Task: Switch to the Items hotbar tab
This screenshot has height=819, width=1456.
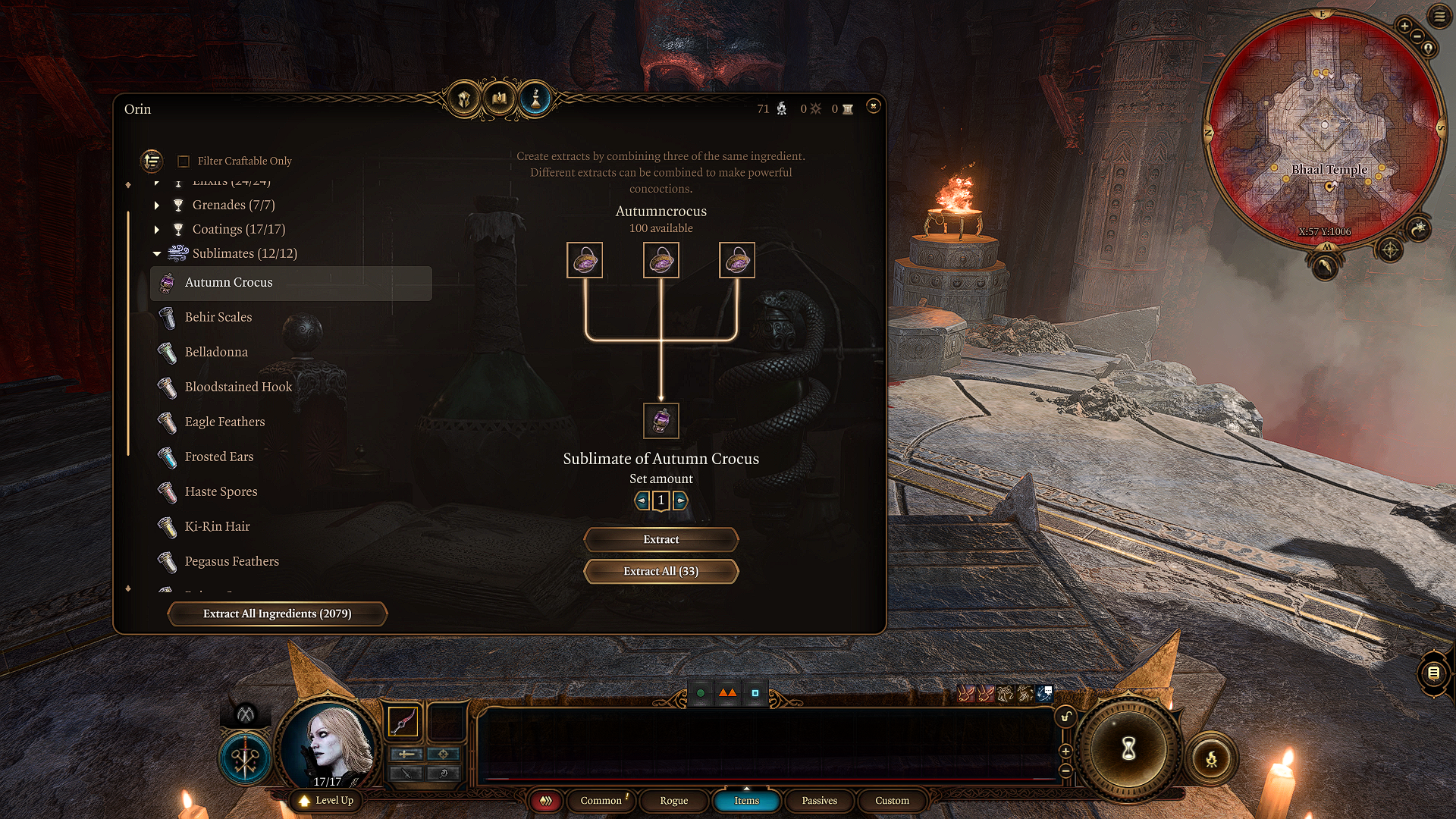Action: click(x=746, y=801)
